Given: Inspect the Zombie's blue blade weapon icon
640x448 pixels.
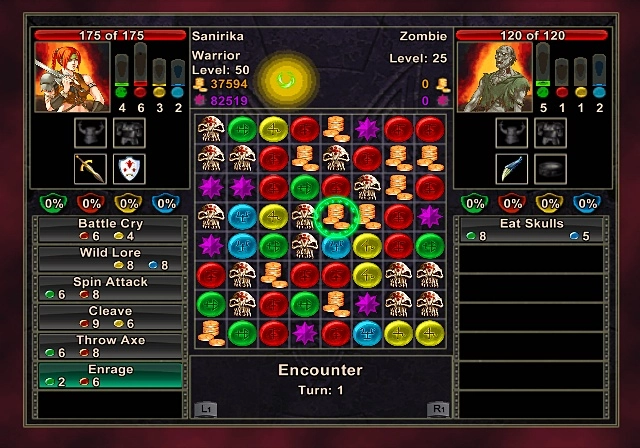Looking at the screenshot, I should pos(511,167).
